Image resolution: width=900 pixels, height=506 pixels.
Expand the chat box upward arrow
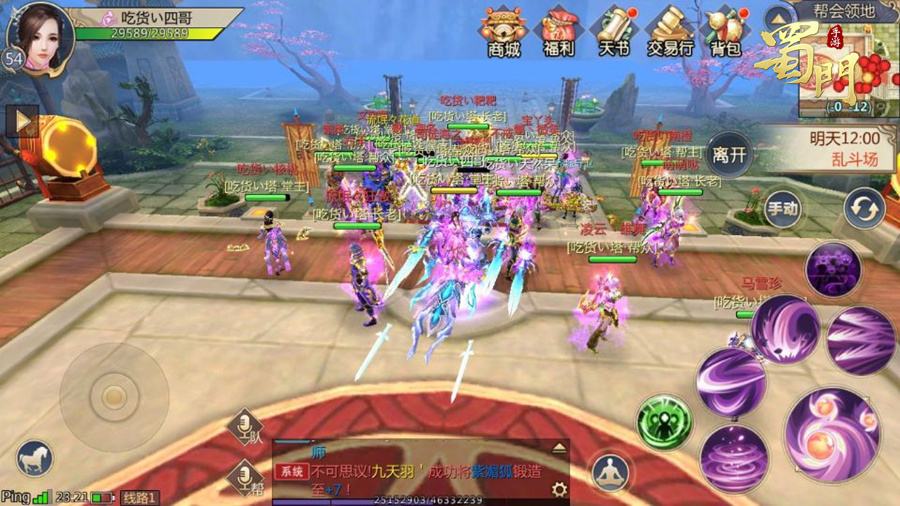coord(559,448)
